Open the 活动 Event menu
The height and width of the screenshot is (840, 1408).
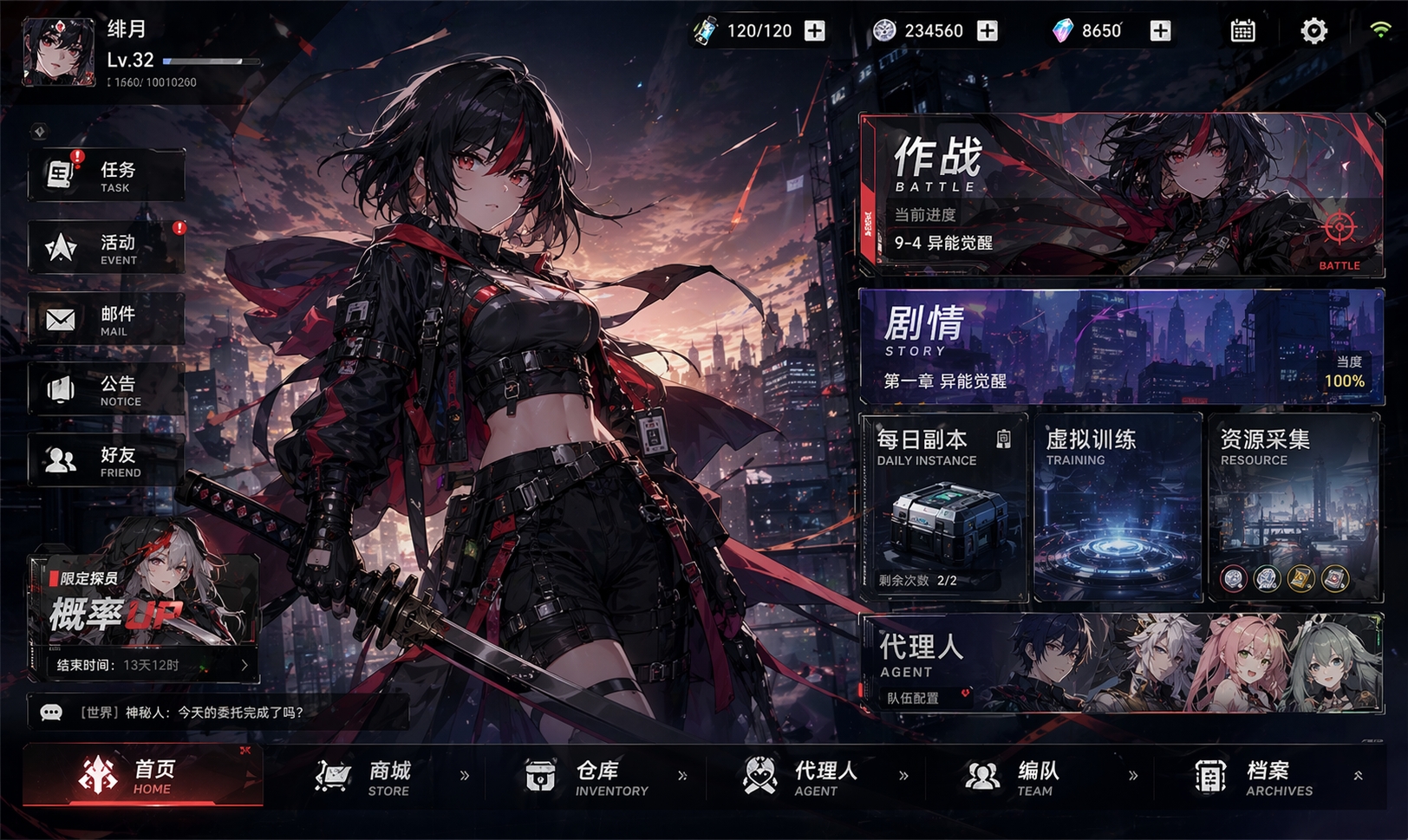pyautogui.click(x=107, y=248)
